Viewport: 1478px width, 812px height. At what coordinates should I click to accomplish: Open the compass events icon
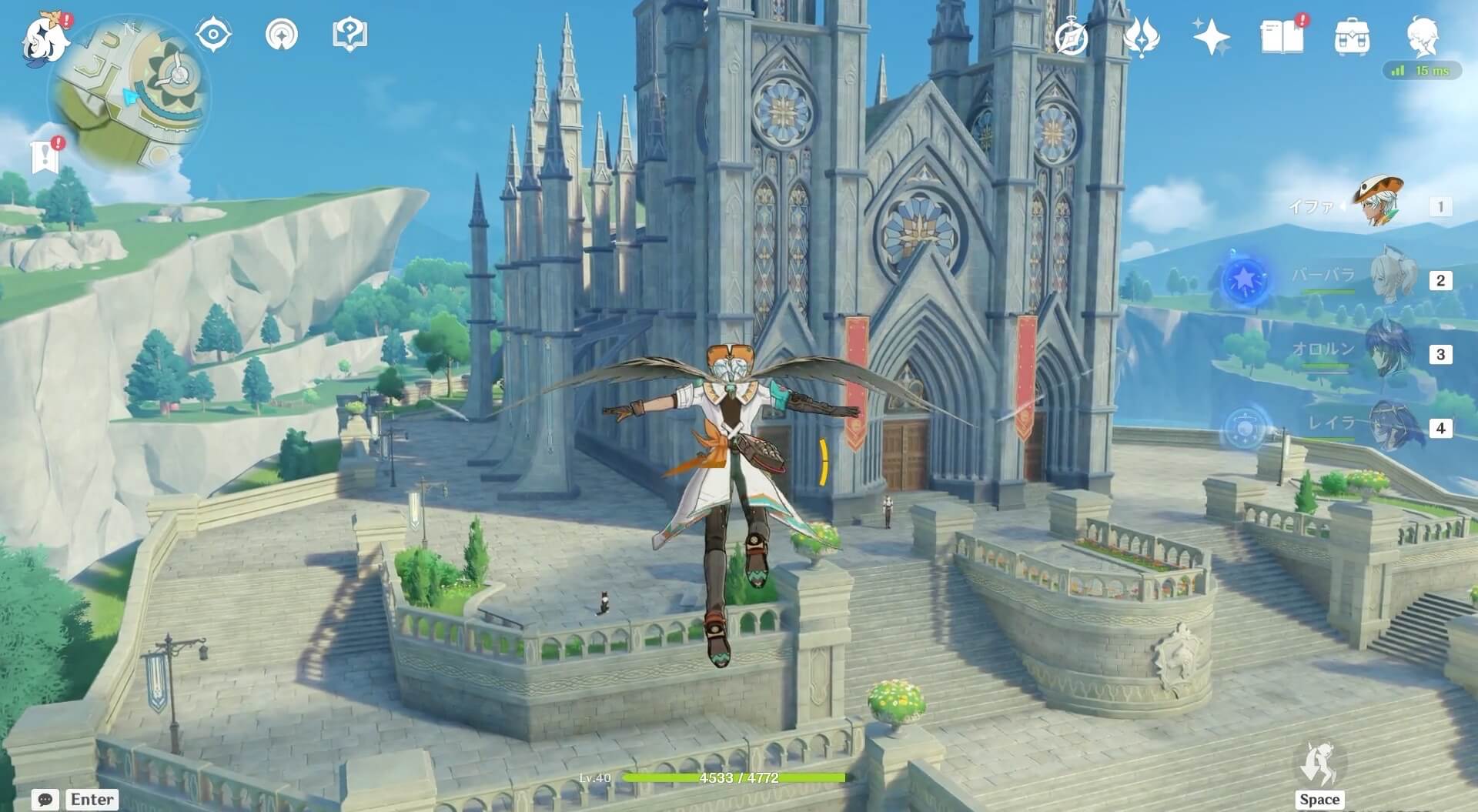(1072, 37)
